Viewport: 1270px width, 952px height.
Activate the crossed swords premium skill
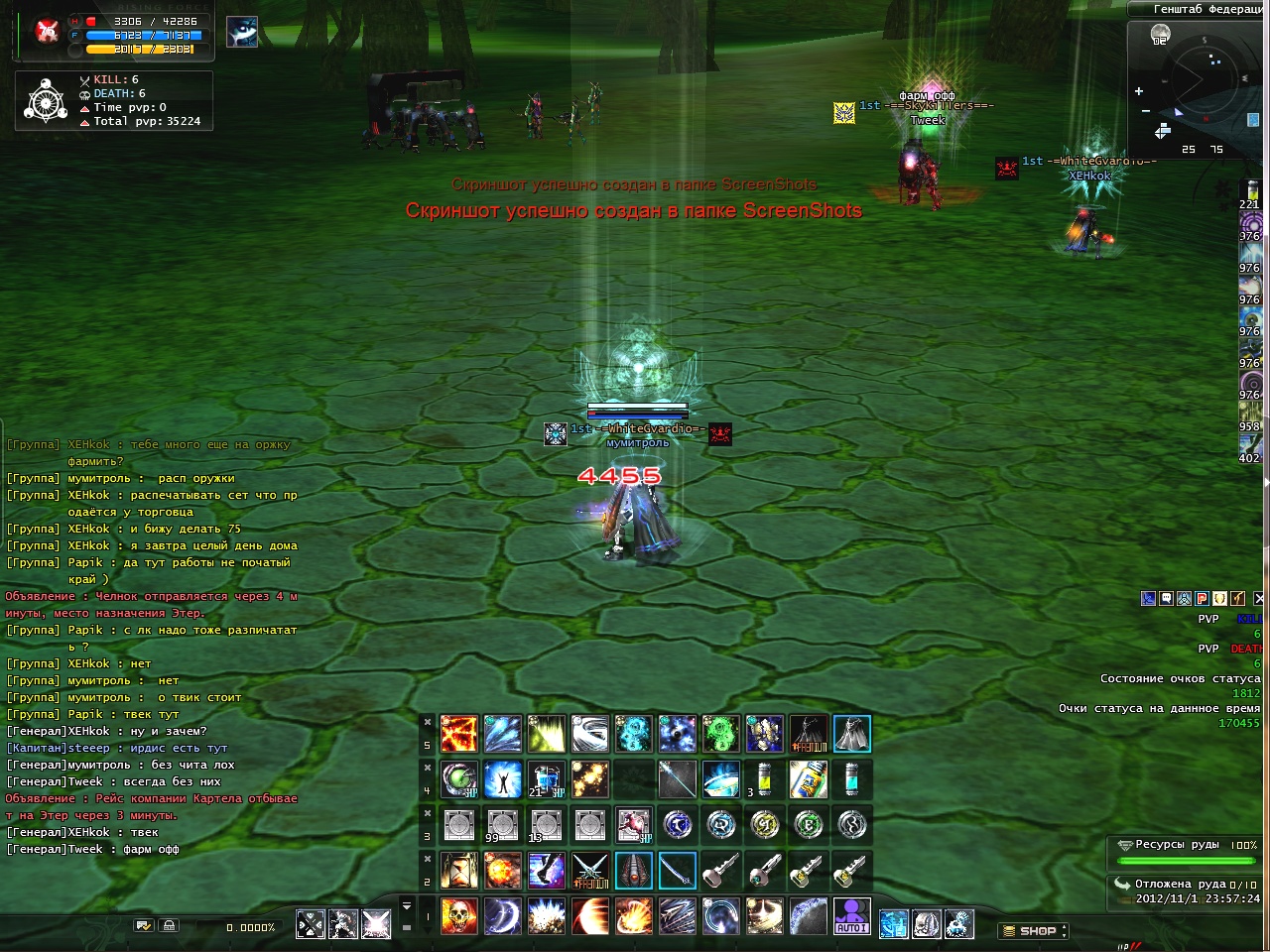pos(590,871)
